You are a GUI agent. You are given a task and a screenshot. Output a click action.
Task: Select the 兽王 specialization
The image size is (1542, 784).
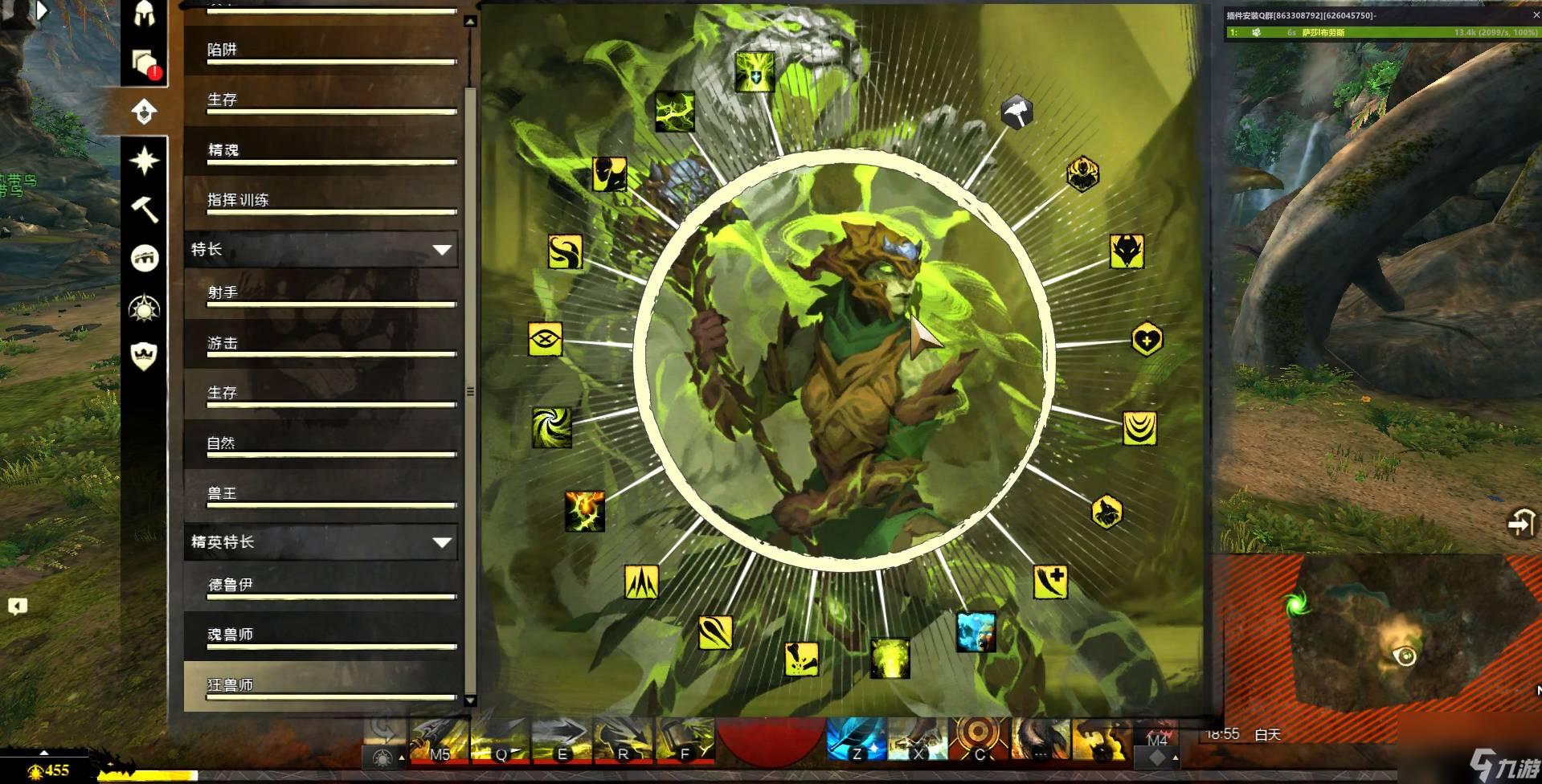[x=321, y=494]
